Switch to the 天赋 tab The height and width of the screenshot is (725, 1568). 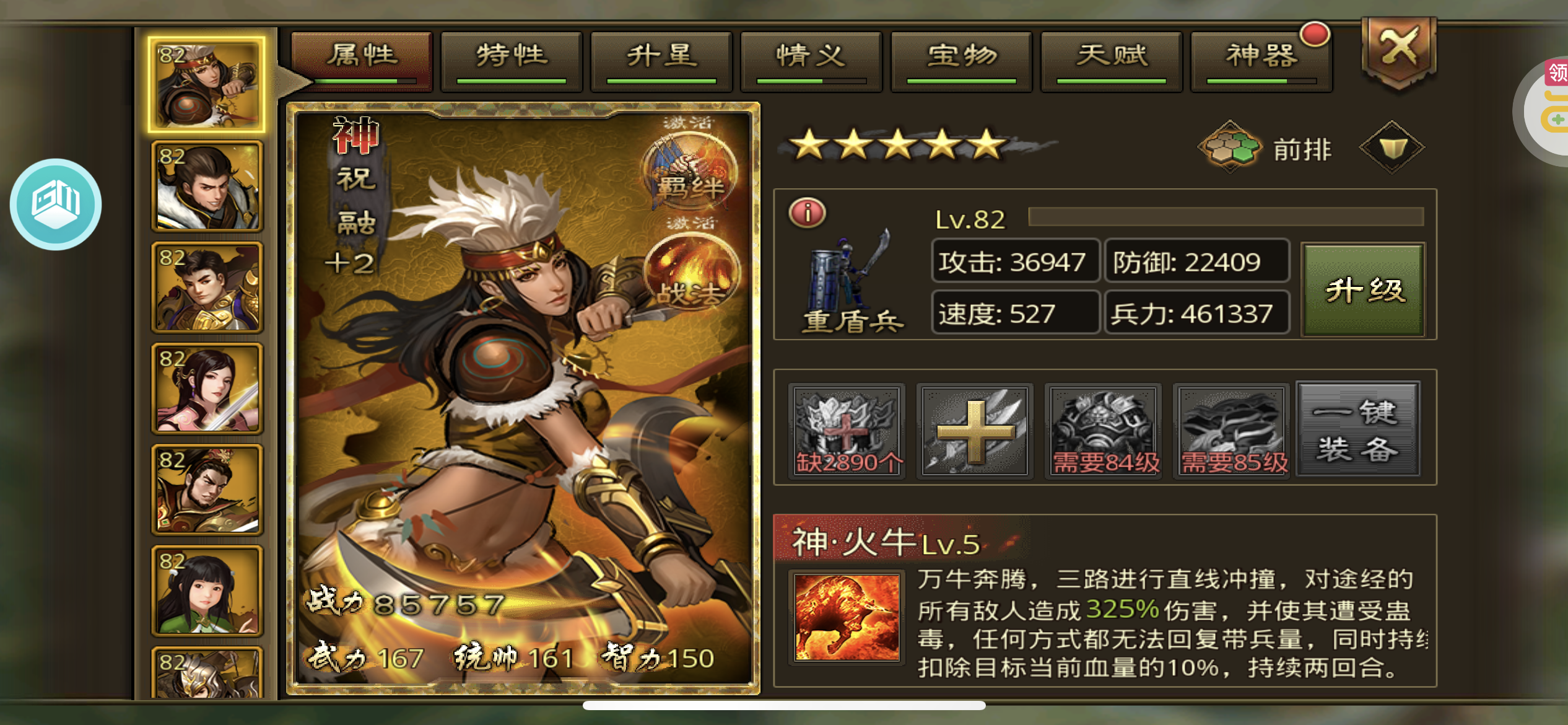click(x=1112, y=60)
